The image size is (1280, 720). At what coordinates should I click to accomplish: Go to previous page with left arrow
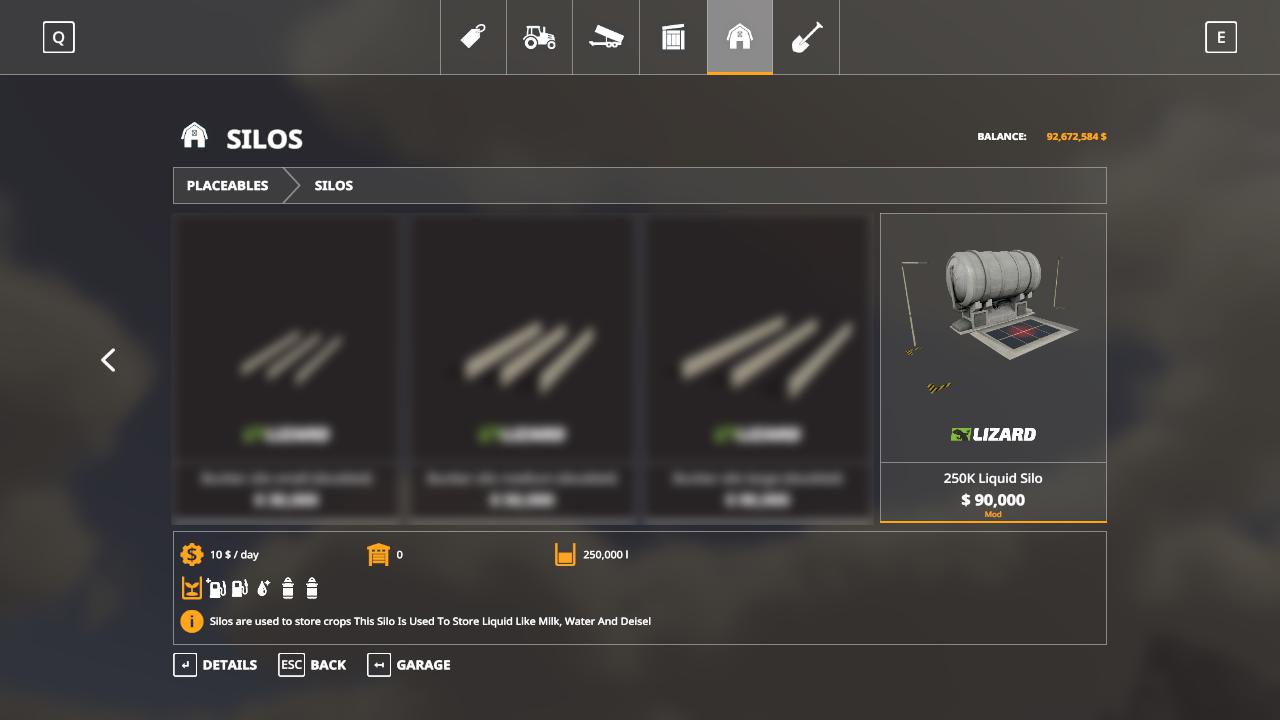[x=108, y=360]
